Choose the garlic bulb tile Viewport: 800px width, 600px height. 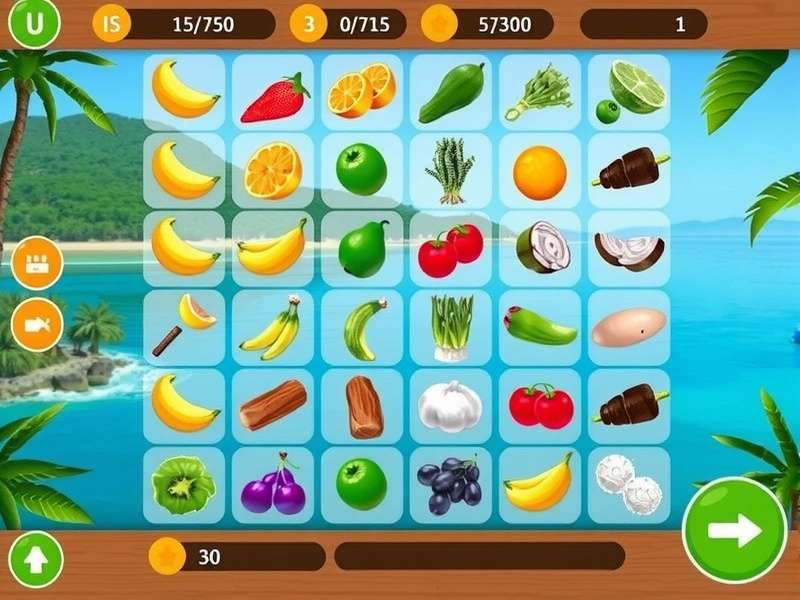pyautogui.click(x=450, y=406)
